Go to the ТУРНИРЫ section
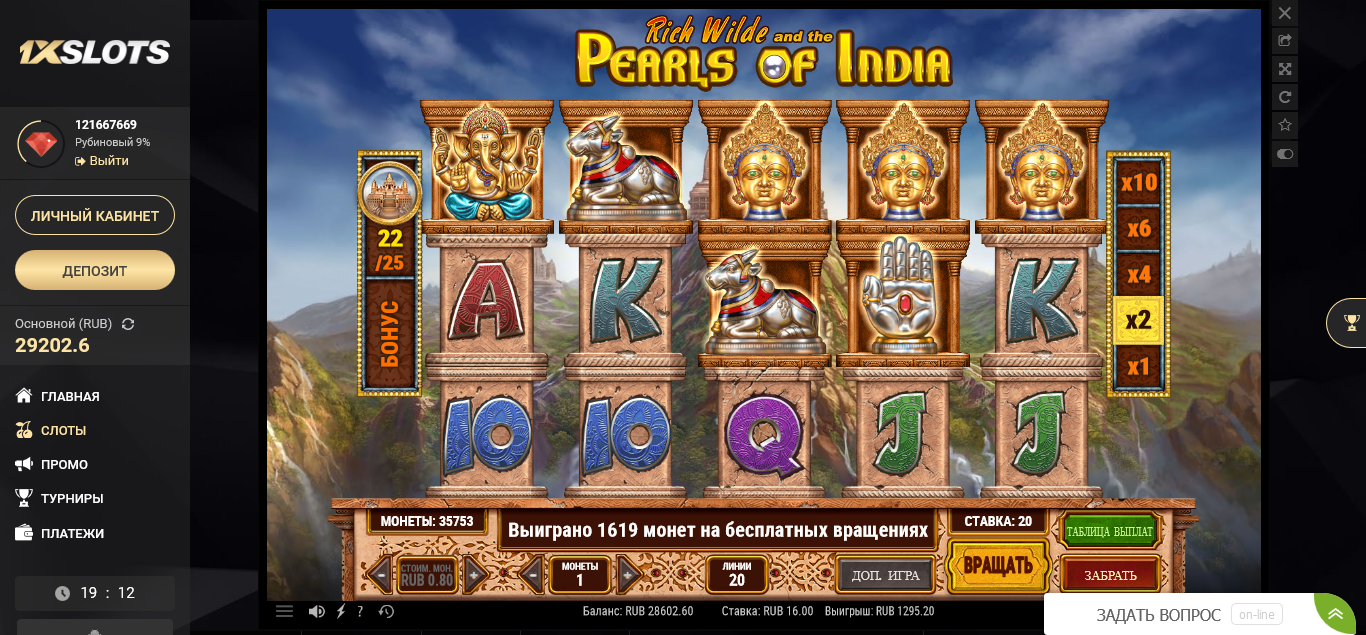 click(x=72, y=498)
